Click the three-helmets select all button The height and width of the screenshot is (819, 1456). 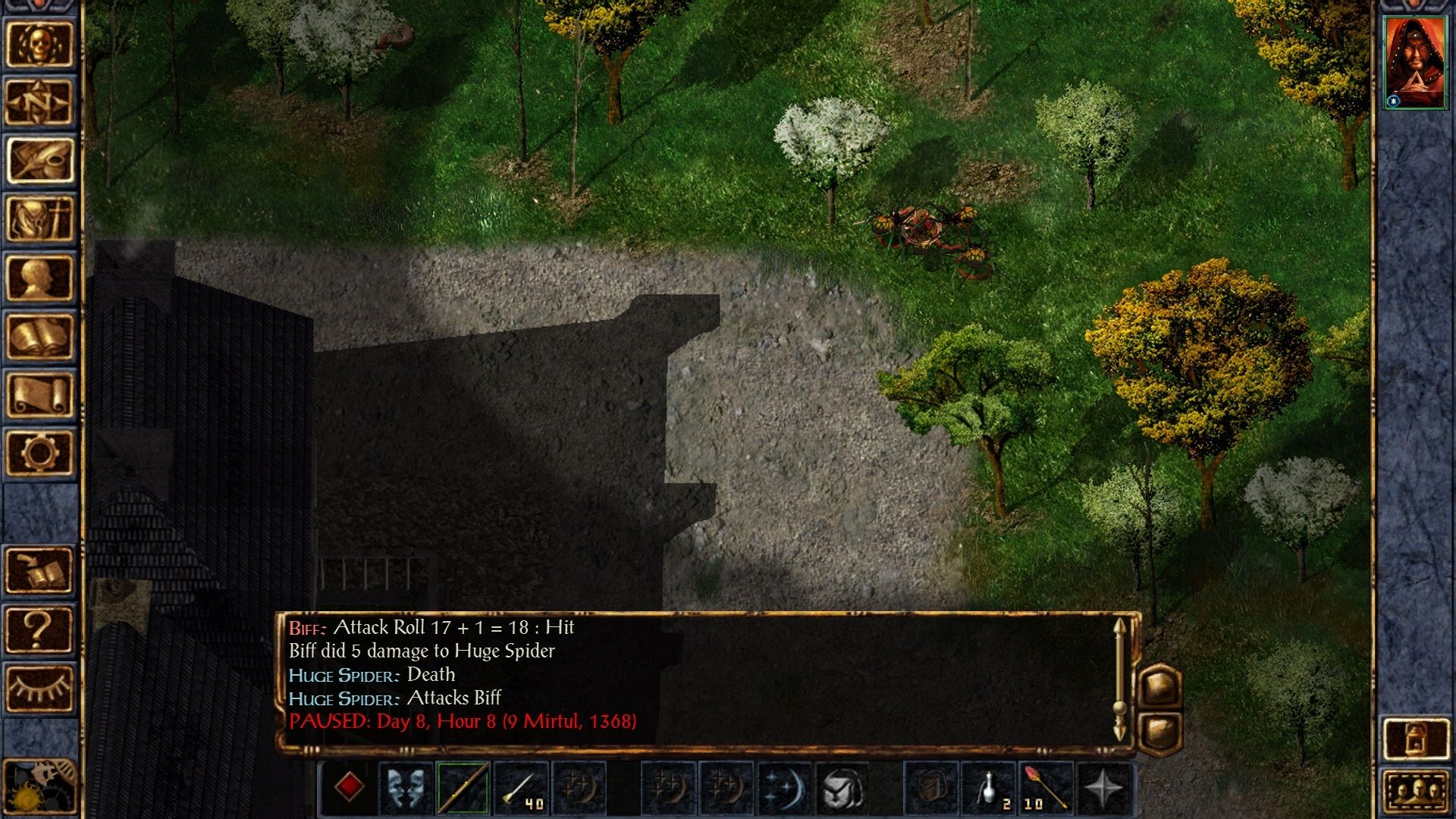tap(1416, 792)
